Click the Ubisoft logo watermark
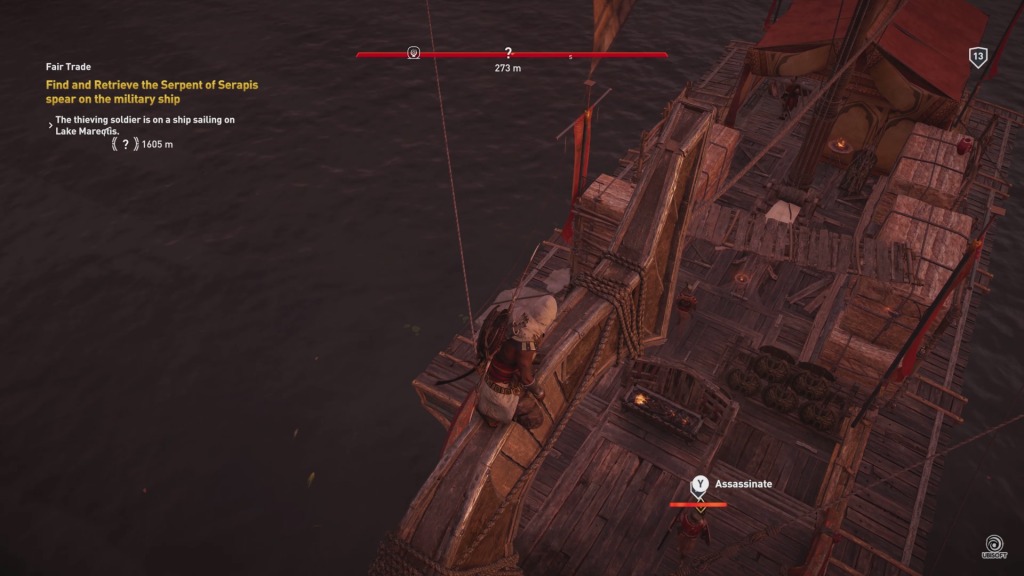Screen dimensions: 1024x576 (x=995, y=546)
